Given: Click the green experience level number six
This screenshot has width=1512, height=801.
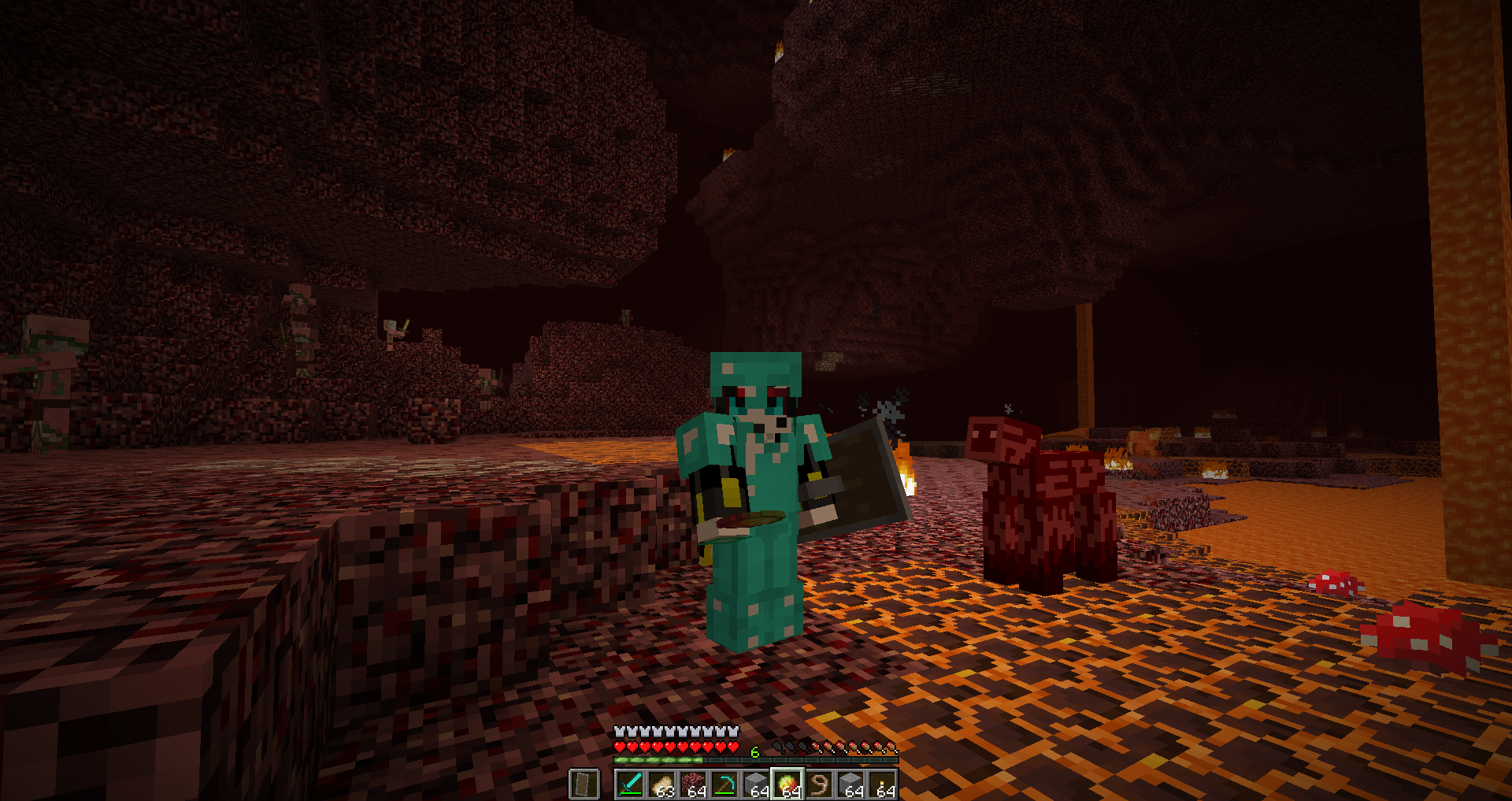Looking at the screenshot, I should pos(755,751).
